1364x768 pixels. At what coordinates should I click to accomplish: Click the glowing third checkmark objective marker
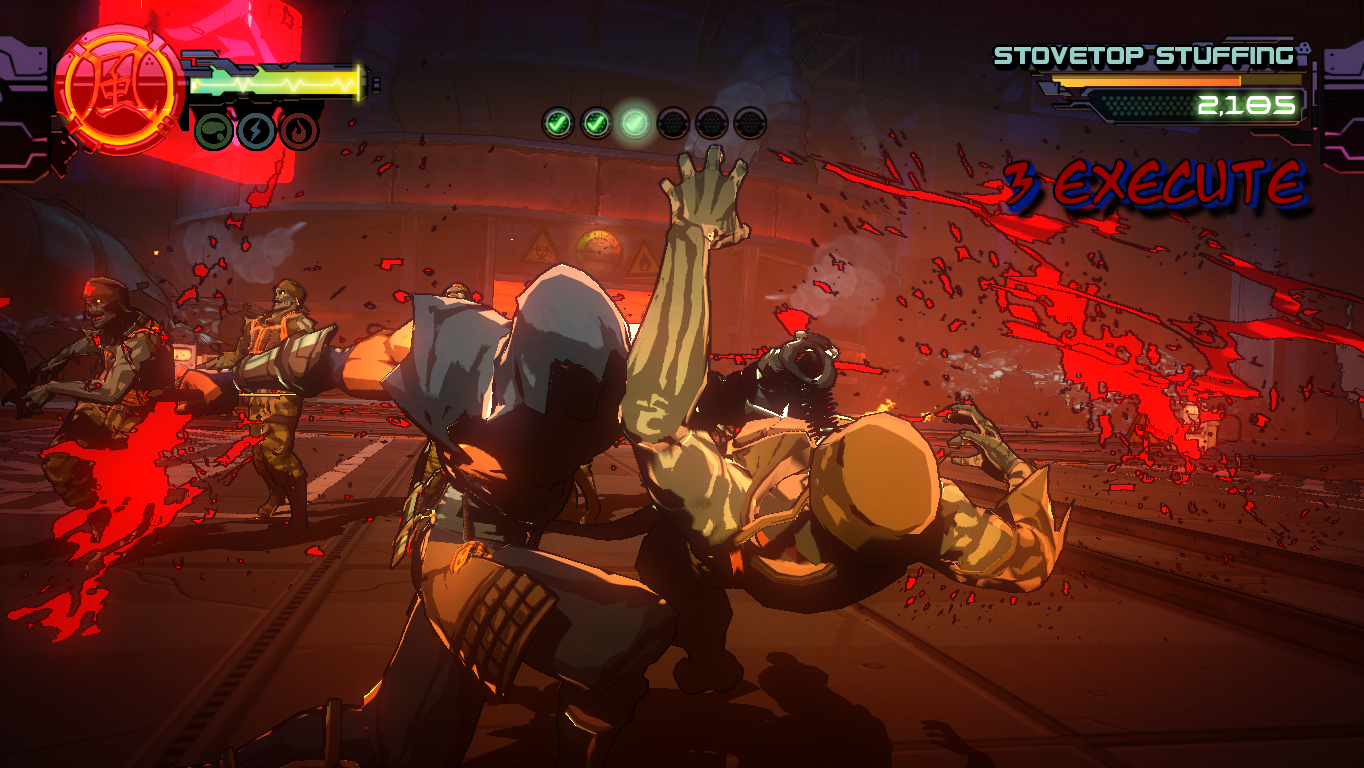(634, 123)
